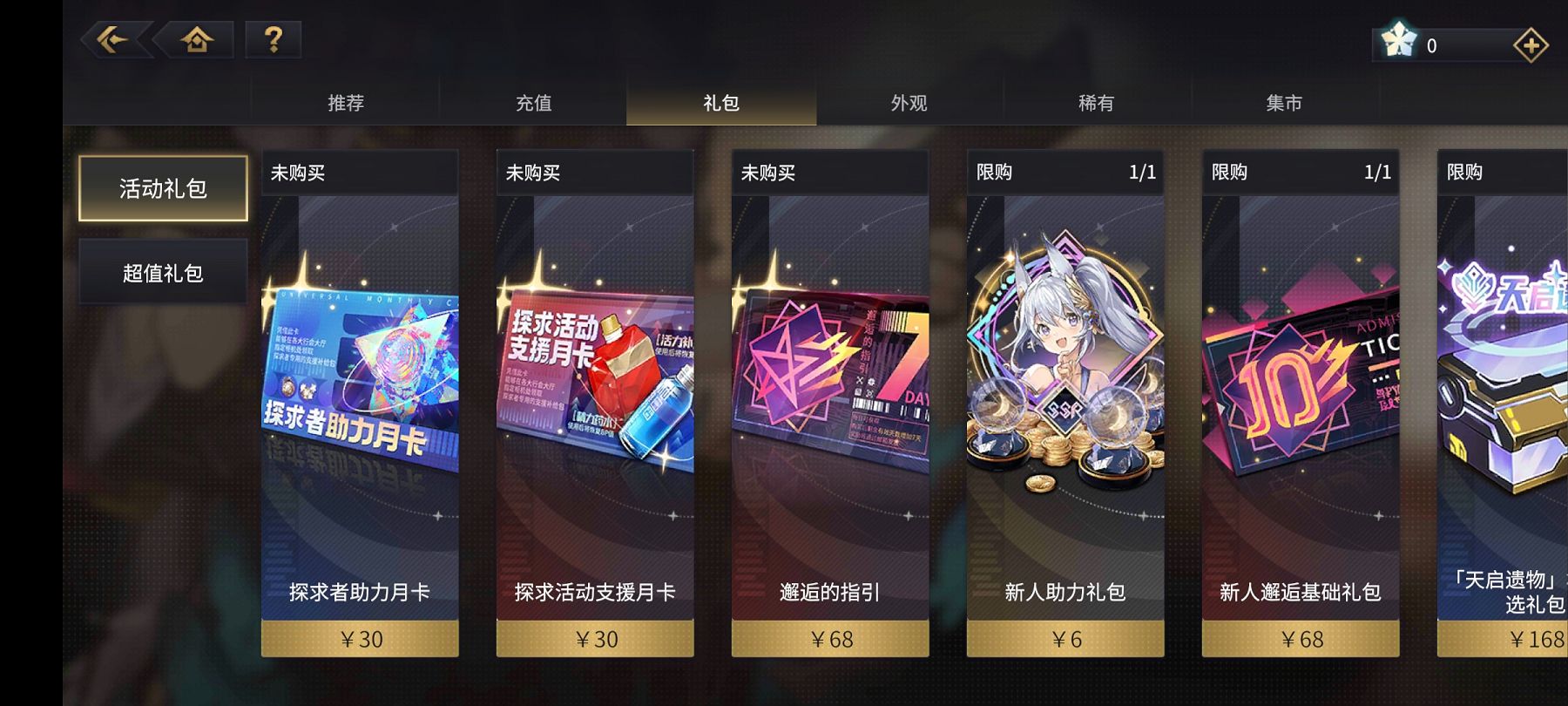The height and width of the screenshot is (706, 1568).
Task: Show the 集市 market tab
Action: (1284, 103)
